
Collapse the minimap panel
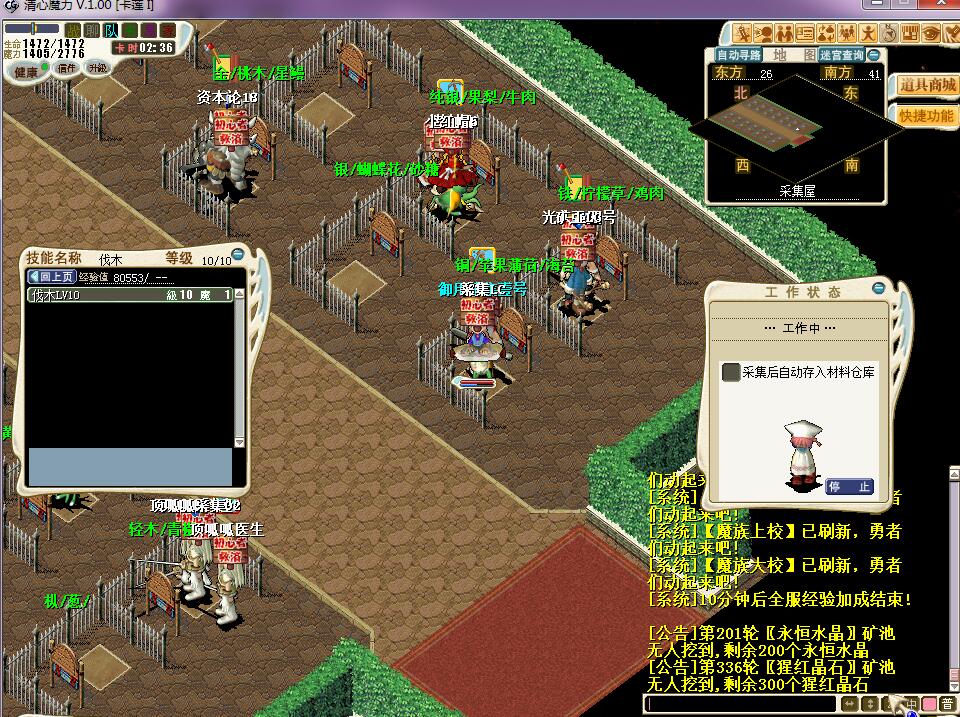874,55
